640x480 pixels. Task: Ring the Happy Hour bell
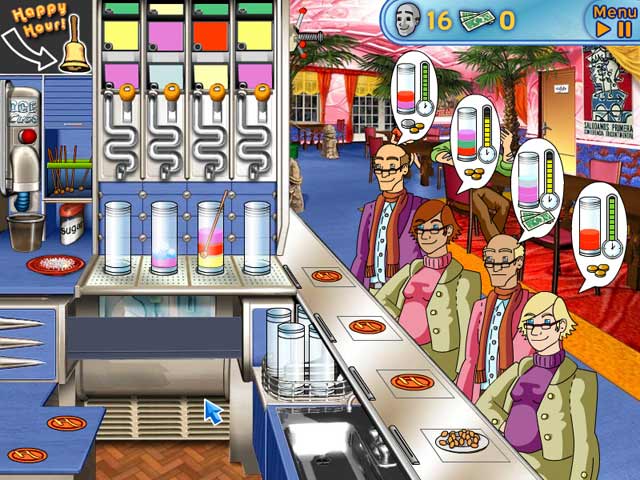[73, 50]
